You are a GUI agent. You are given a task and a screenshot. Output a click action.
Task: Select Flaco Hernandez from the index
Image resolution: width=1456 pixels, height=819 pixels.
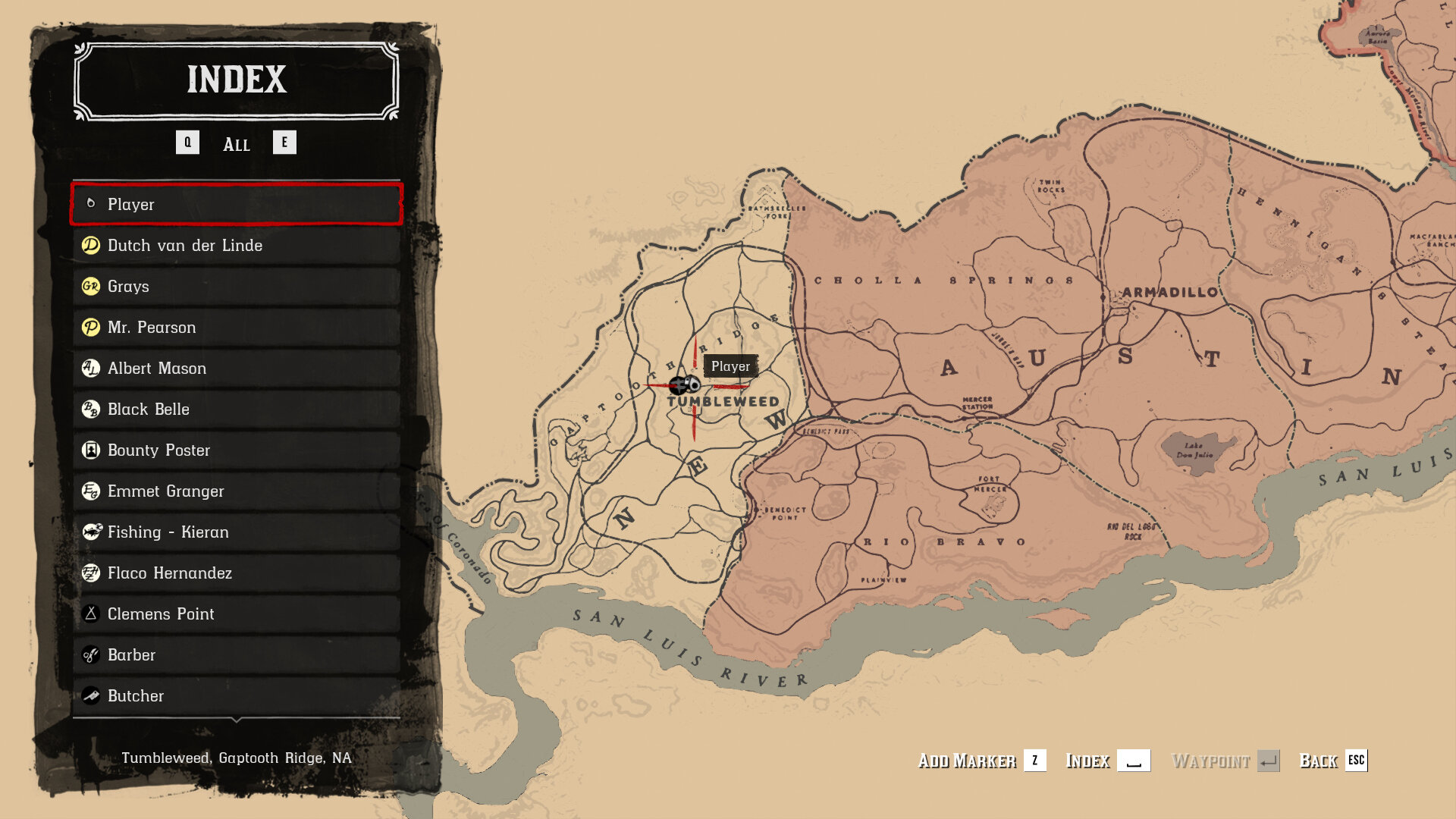coord(236,573)
